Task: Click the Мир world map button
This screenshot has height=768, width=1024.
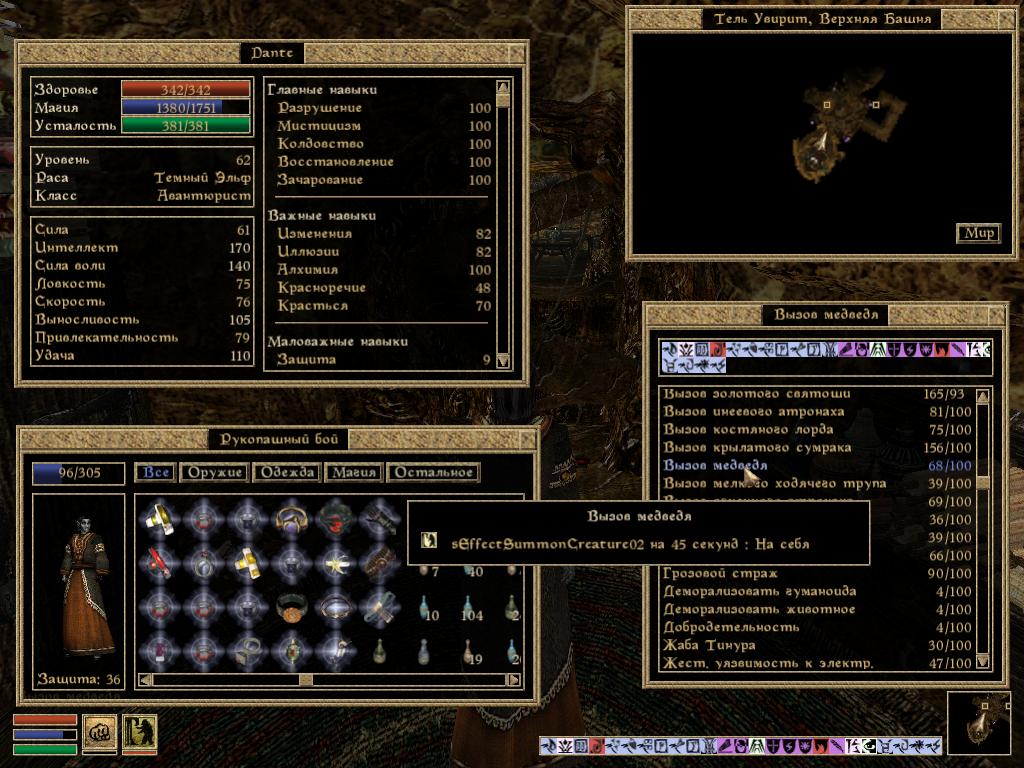Action: tap(979, 233)
